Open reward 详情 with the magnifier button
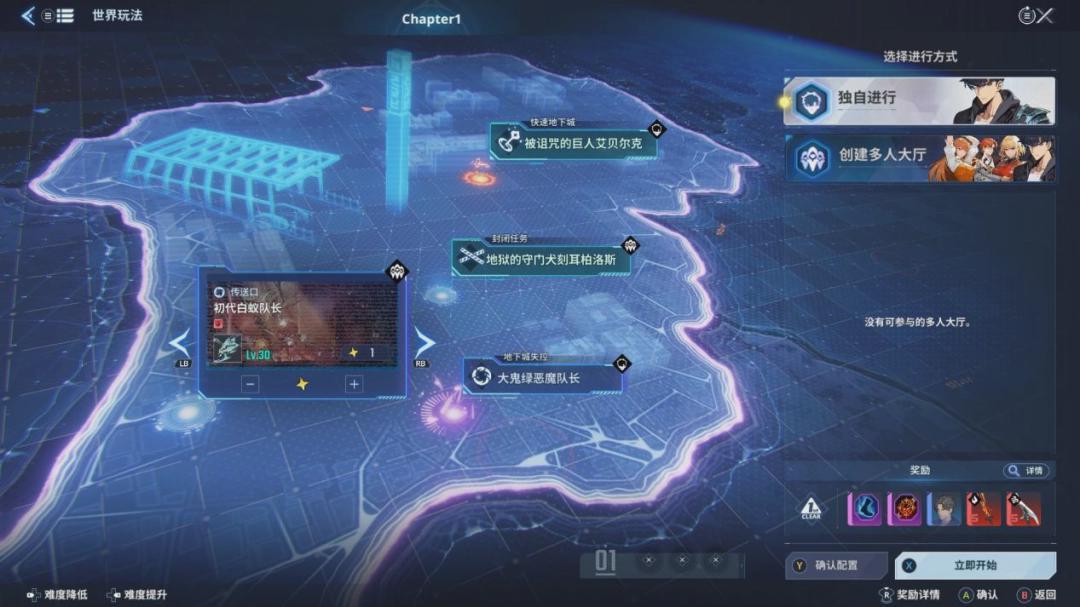This screenshot has height=607, width=1080. click(1026, 471)
